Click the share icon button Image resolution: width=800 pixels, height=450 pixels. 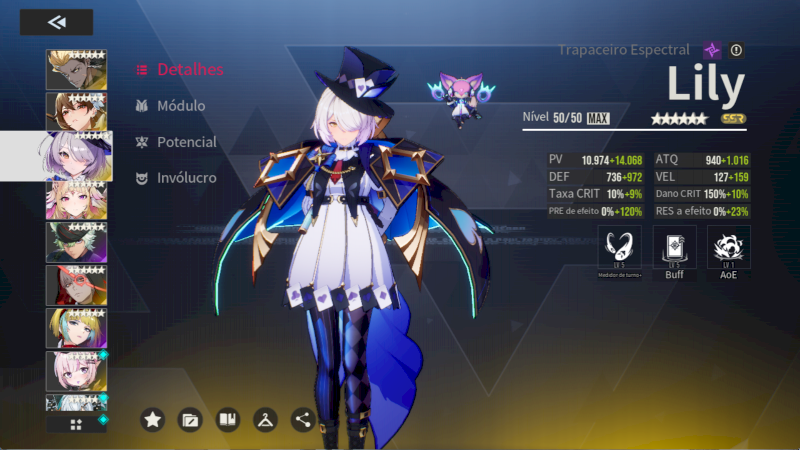point(303,420)
